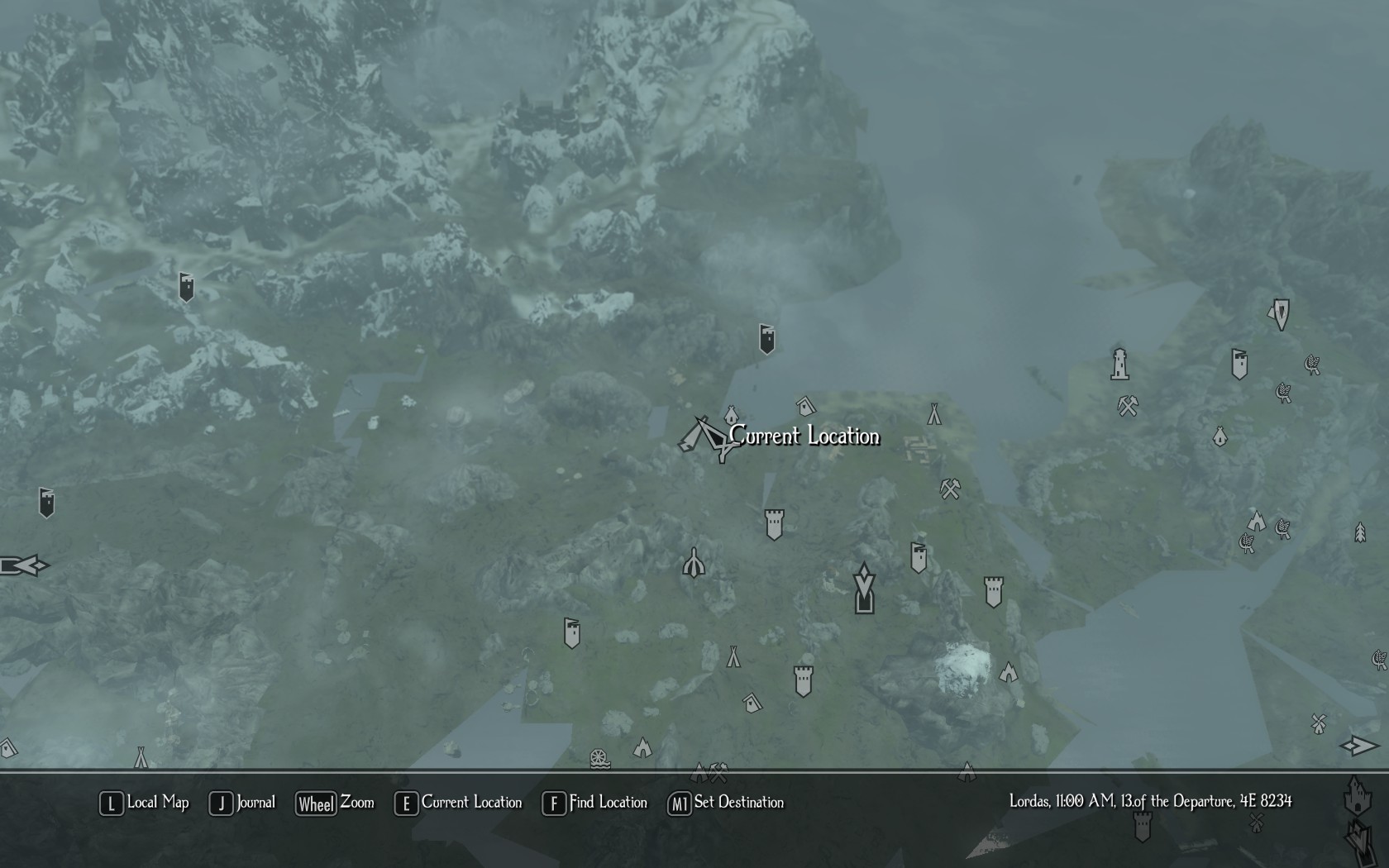Select the trident-shaped map marker
Viewport: 1389px width, 868px height.
point(694,563)
